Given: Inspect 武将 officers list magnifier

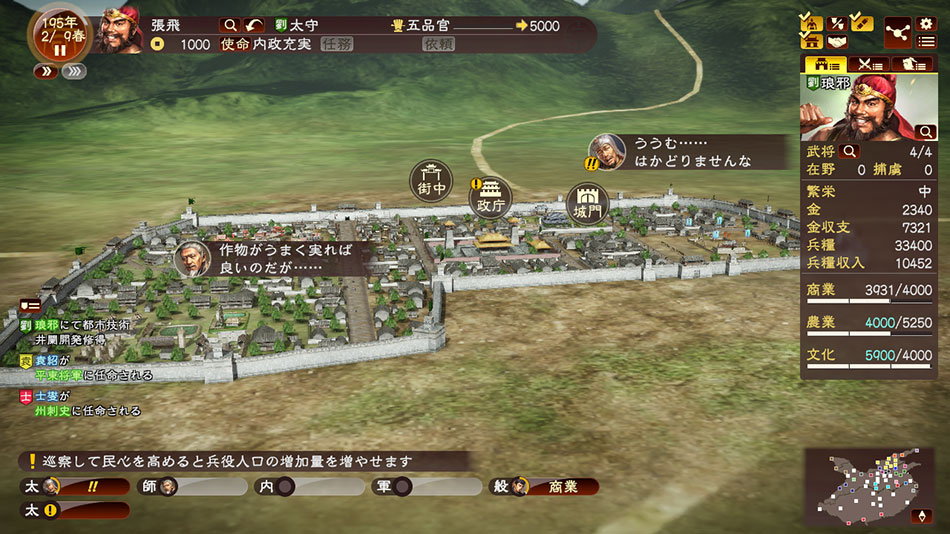Looking at the screenshot, I should coord(851,151).
